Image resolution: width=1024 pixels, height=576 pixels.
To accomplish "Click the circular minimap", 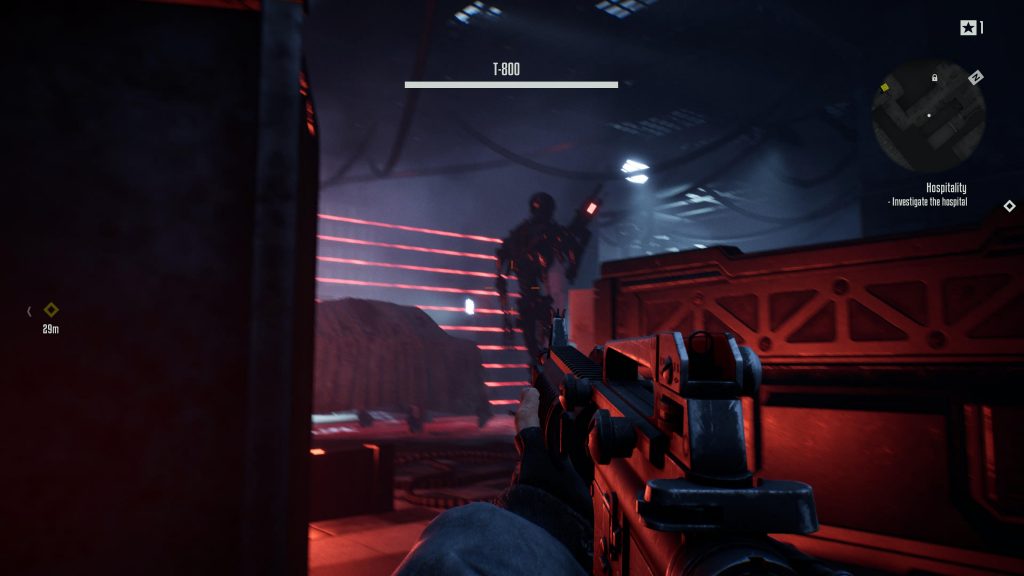I will [x=928, y=116].
